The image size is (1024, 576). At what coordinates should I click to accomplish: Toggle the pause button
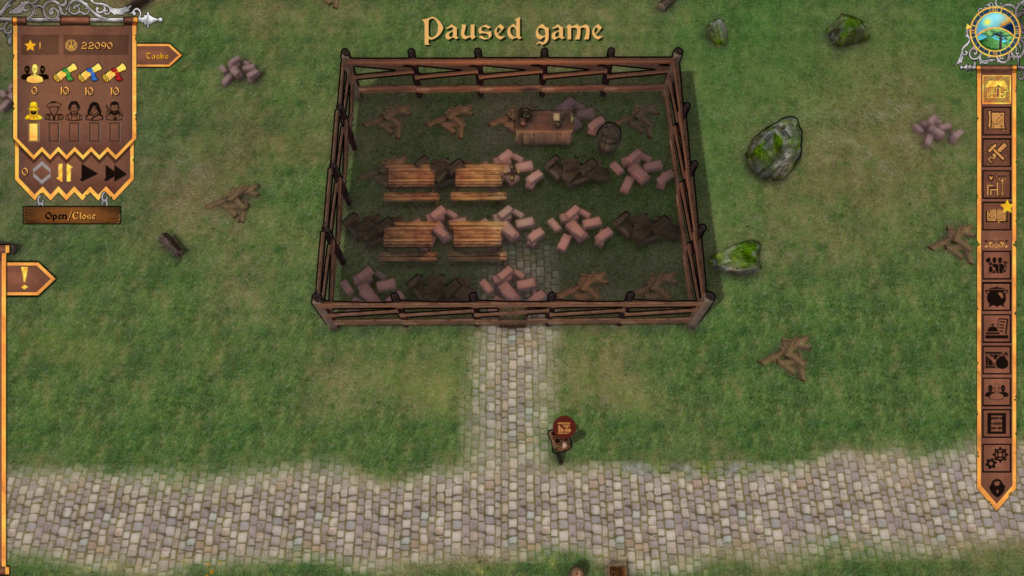(x=64, y=173)
